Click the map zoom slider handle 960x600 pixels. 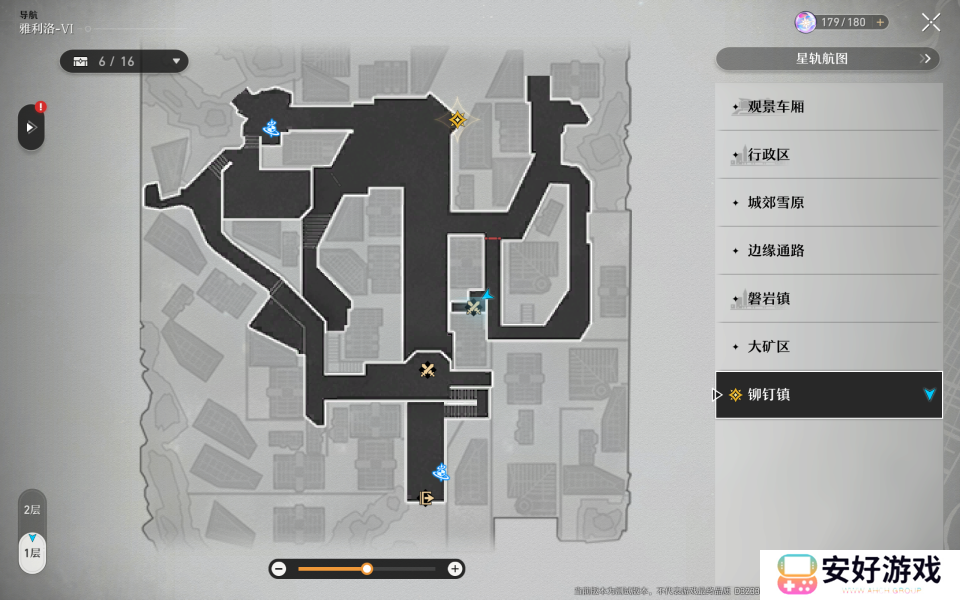point(367,569)
